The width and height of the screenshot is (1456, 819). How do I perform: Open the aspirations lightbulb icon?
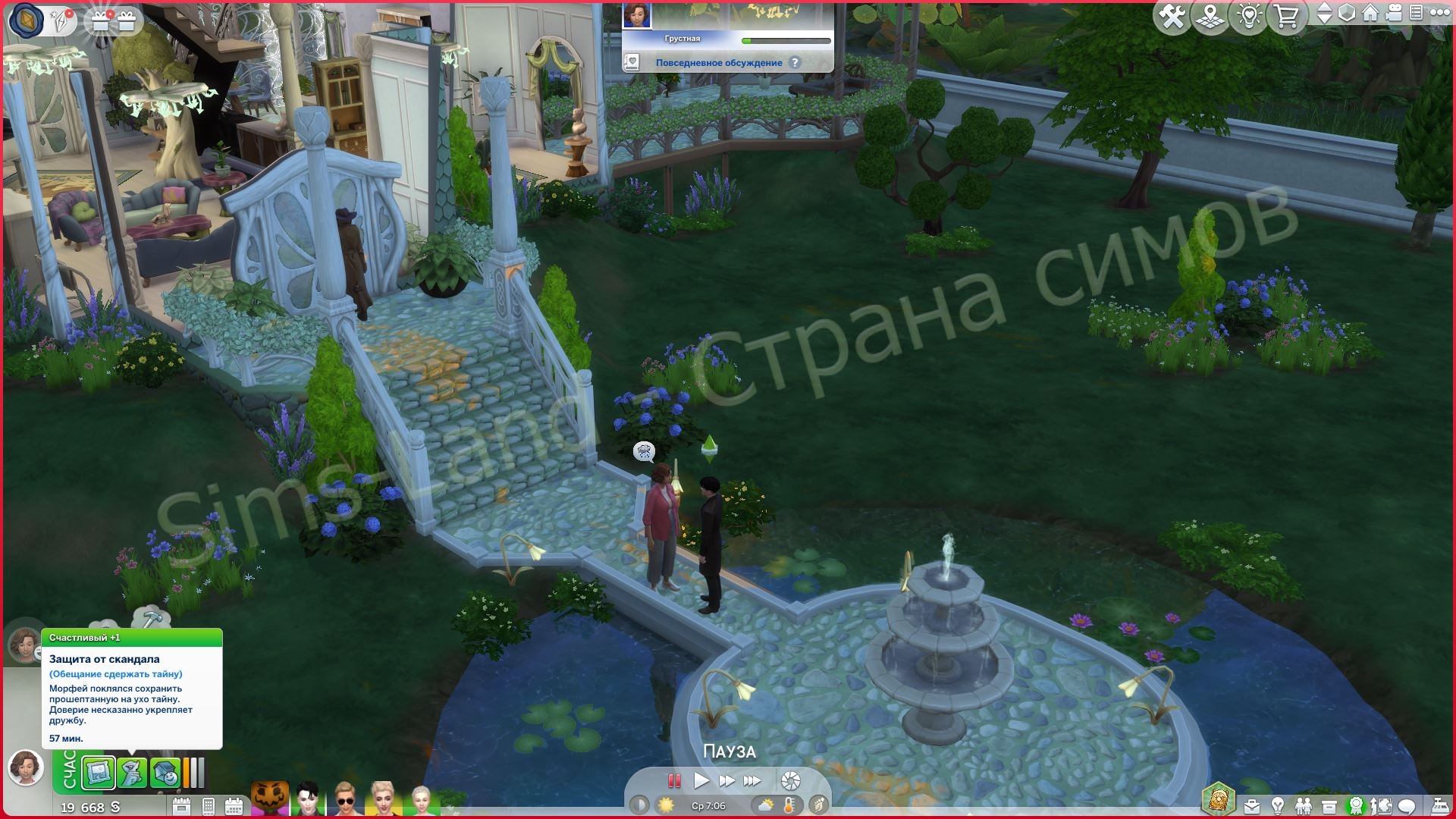point(1278,806)
